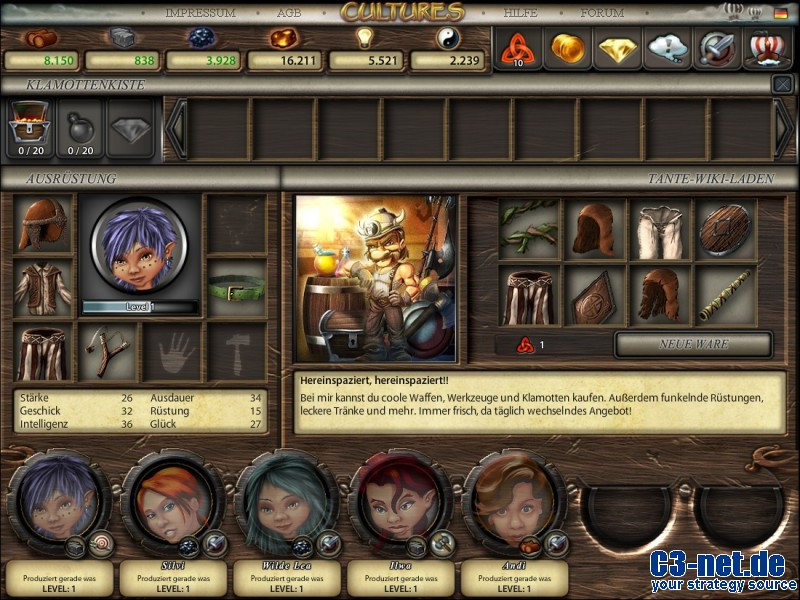Buy the round wooden shield
The height and width of the screenshot is (600, 800).
725,229
